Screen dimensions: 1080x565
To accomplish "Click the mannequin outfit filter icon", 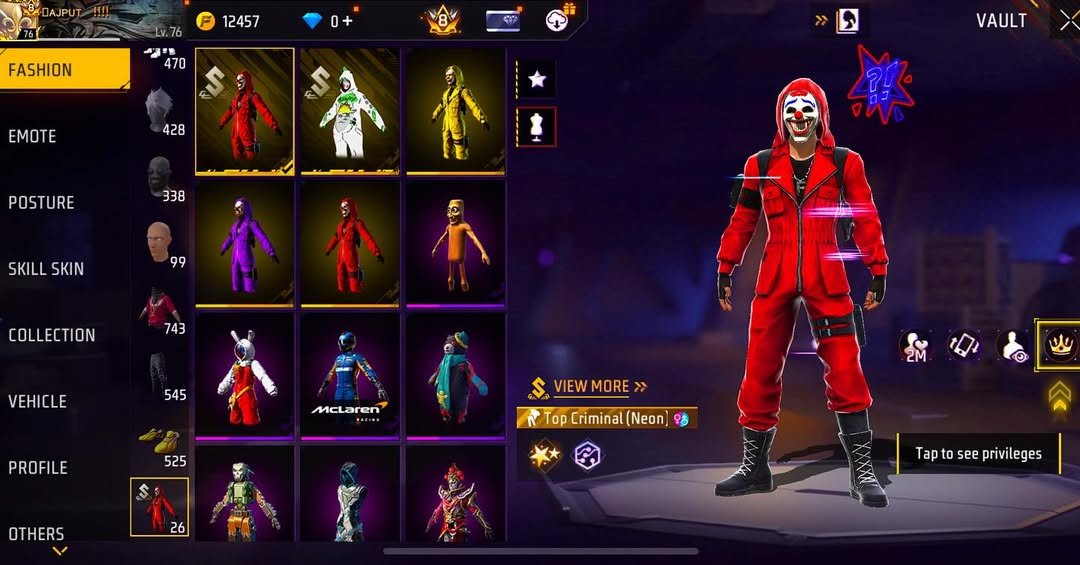I will (537, 127).
